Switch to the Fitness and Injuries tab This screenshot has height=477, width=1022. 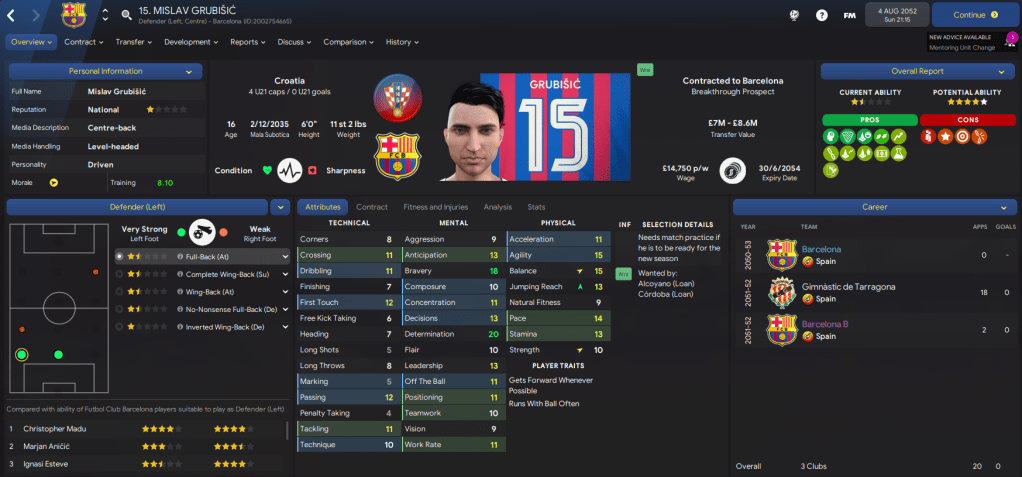point(435,207)
